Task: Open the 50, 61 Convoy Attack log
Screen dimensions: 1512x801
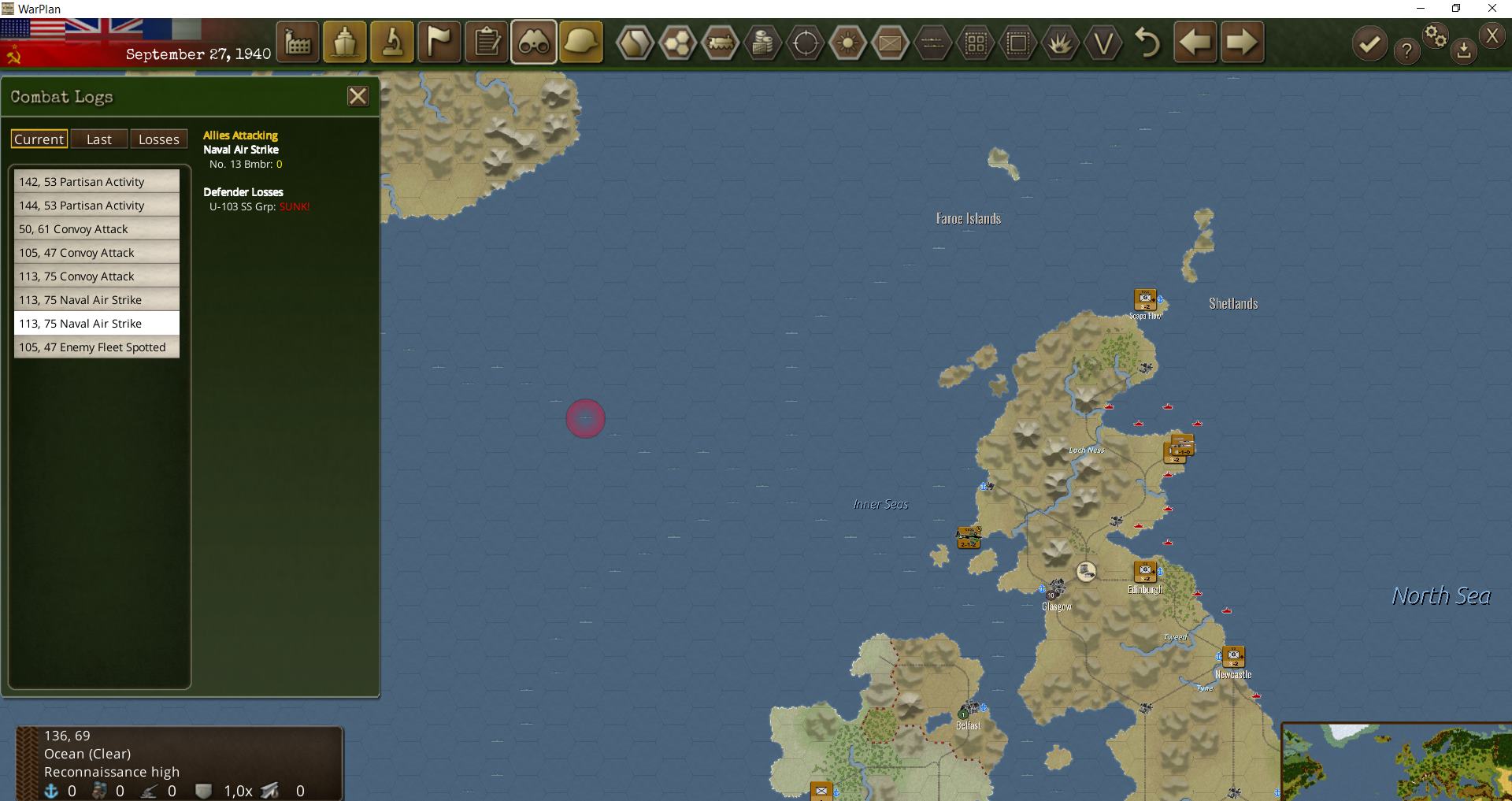Action: pos(96,228)
